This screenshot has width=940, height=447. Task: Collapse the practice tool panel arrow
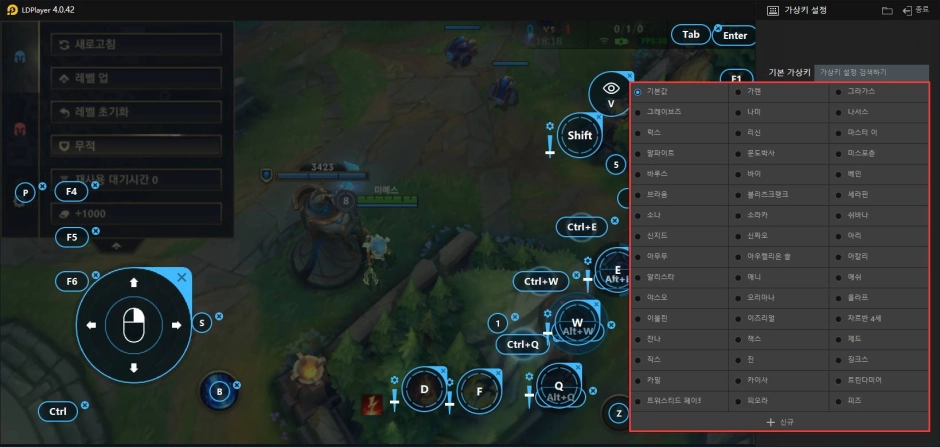[x=116, y=244]
